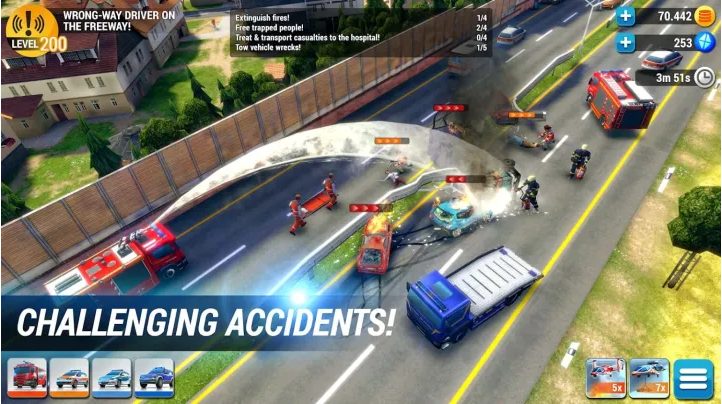Deploy the rescue helicopter with 7x uses

[x=650, y=378]
